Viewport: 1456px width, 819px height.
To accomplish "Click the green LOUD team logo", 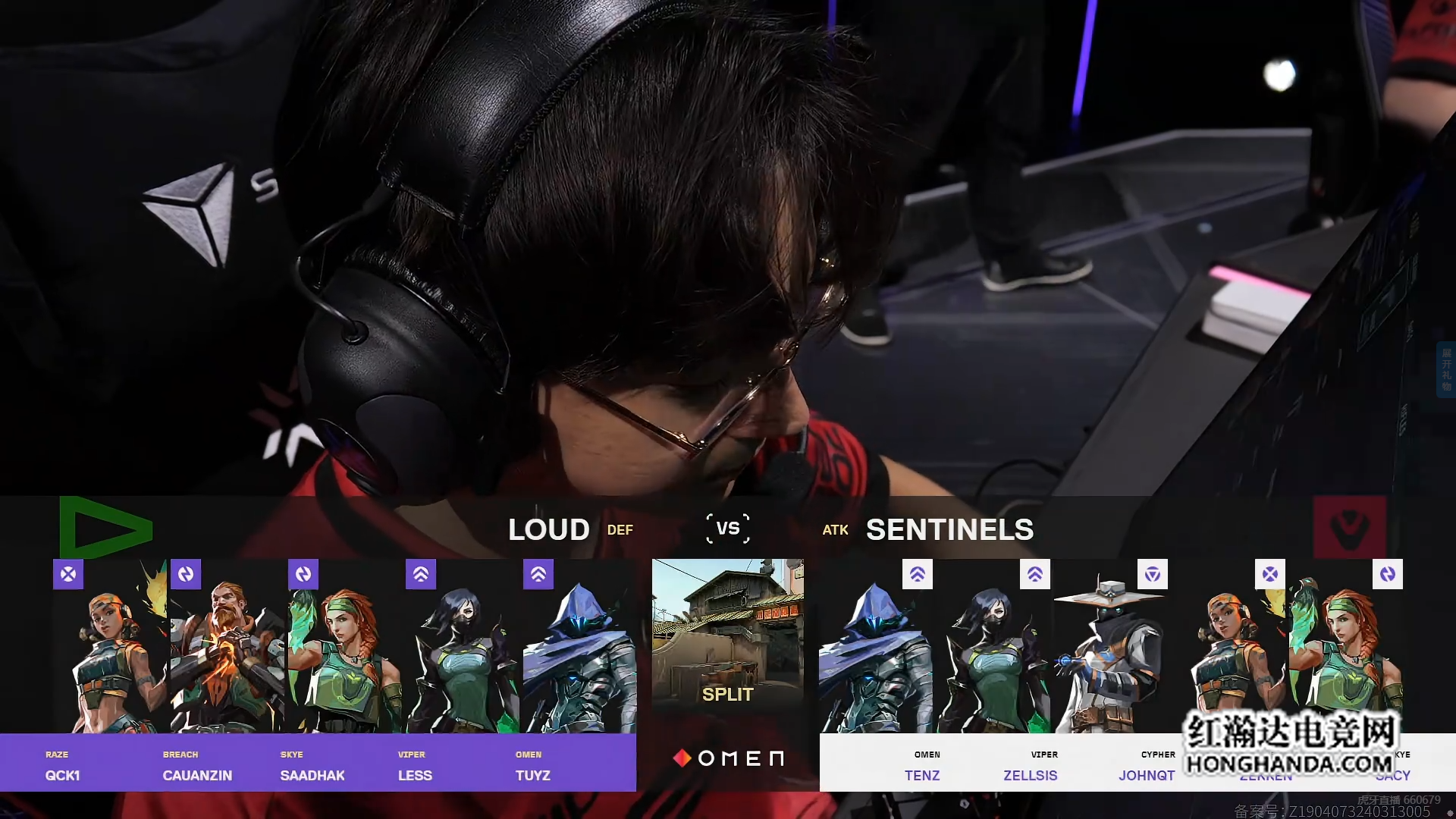I will [x=106, y=528].
